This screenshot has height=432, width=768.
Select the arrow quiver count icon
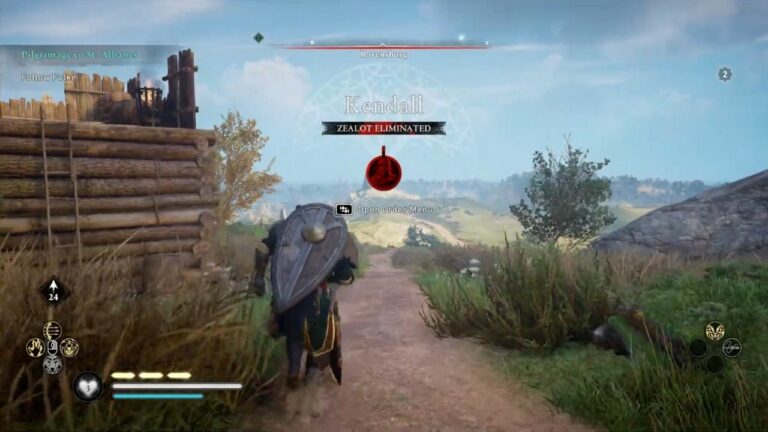53,291
